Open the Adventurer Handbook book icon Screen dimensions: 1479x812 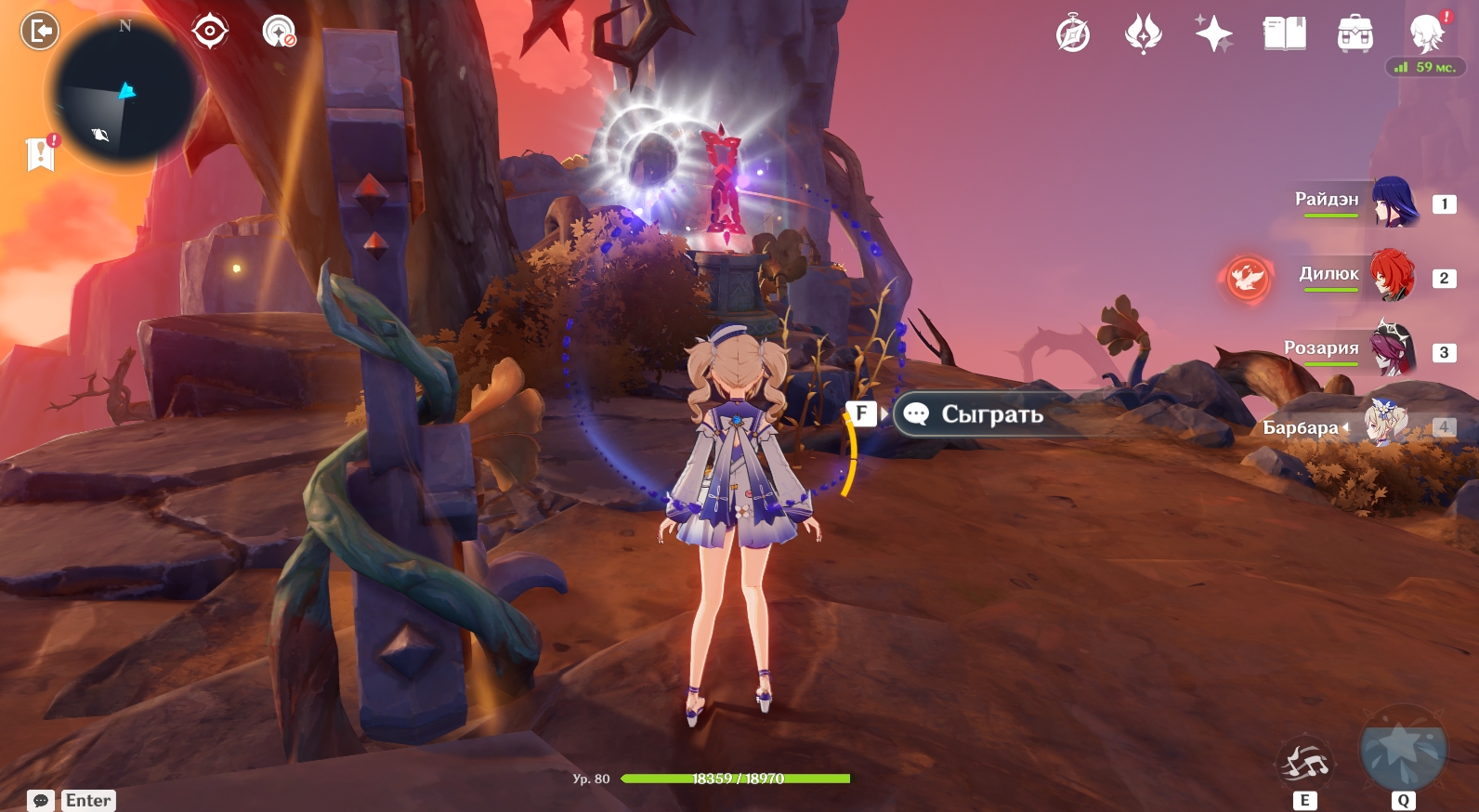pyautogui.click(x=1284, y=35)
